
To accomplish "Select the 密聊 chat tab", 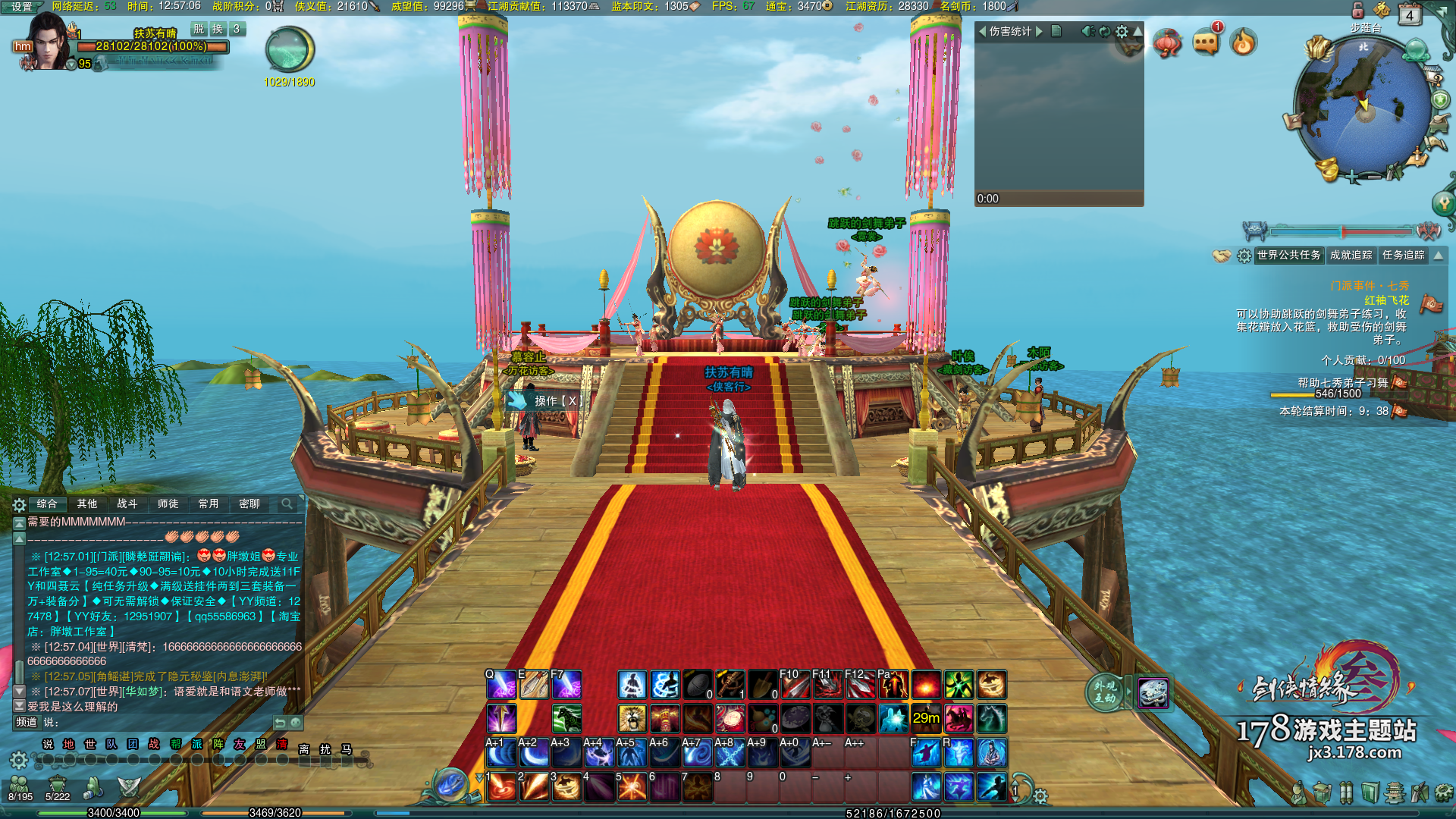I will pyautogui.click(x=249, y=504).
